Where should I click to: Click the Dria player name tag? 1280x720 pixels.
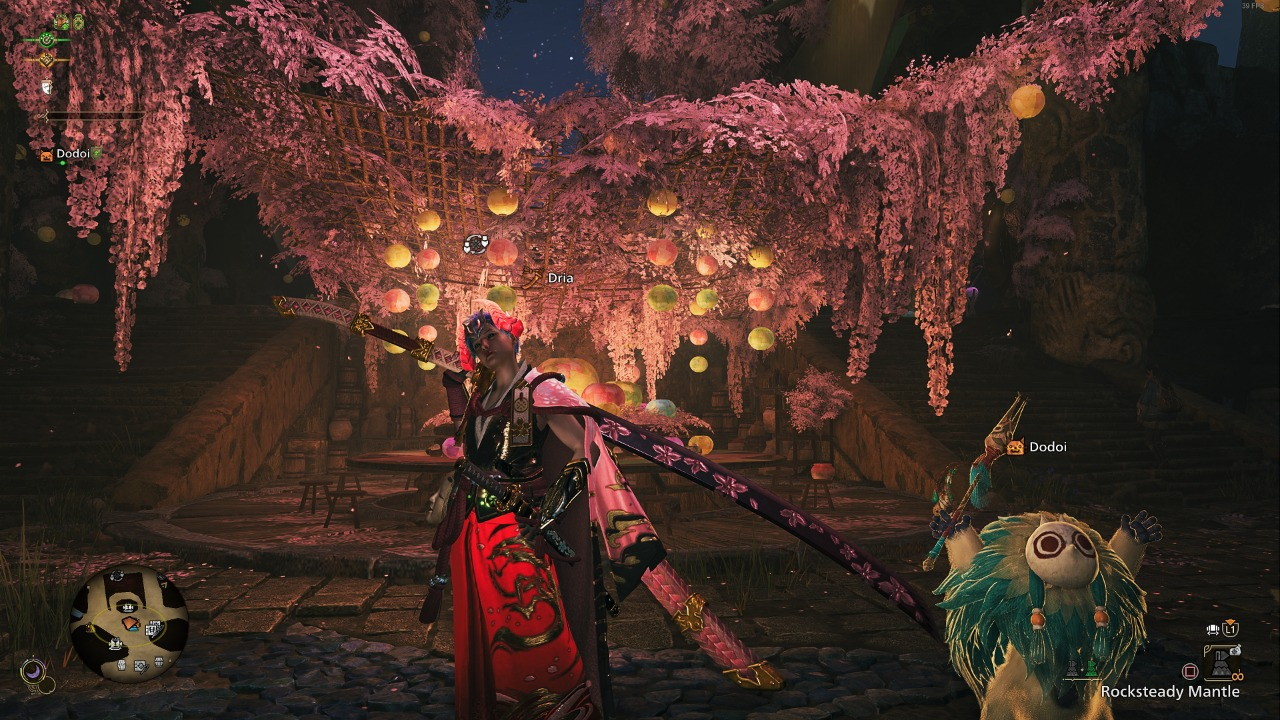point(560,277)
